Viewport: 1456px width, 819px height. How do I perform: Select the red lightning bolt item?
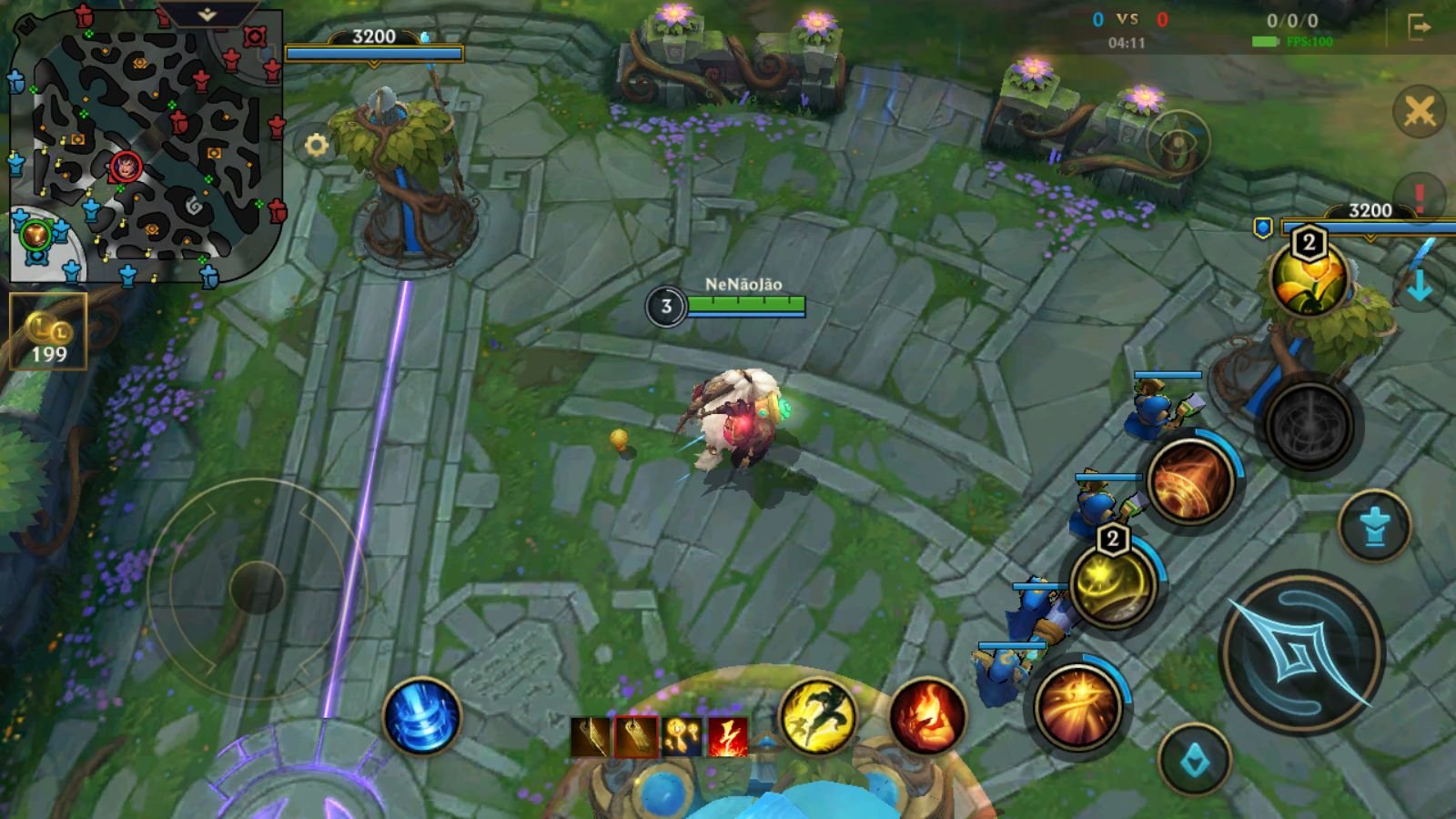pos(728,737)
